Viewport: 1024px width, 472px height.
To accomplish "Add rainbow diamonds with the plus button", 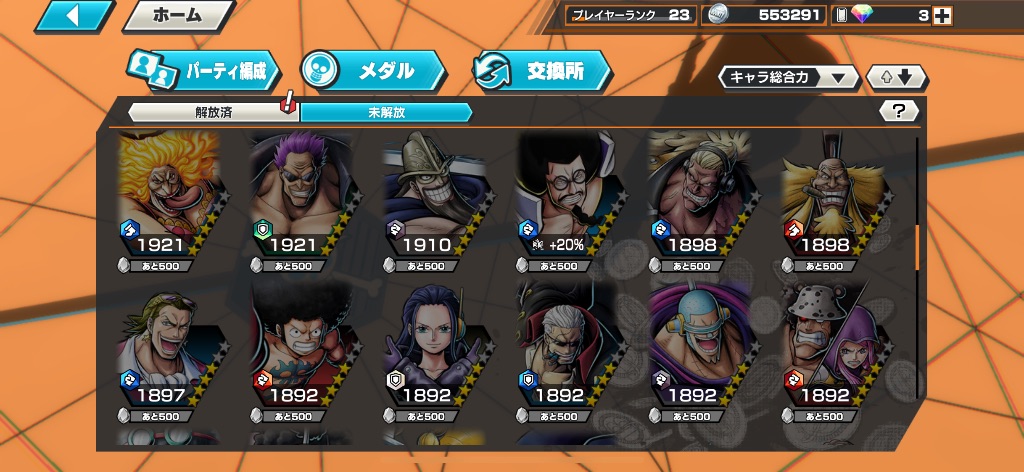I will click(x=940, y=15).
